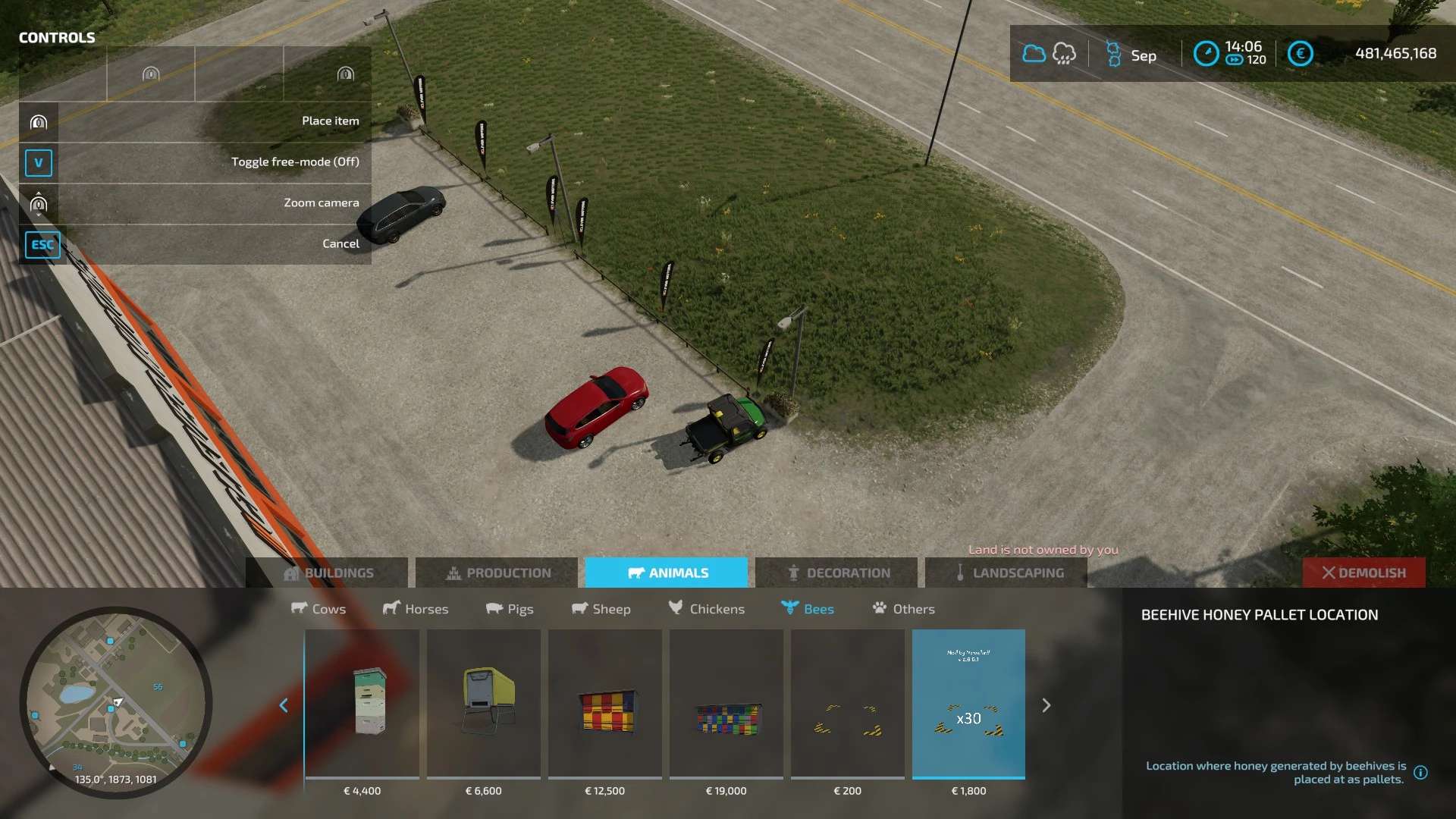Switch to the Chickens subcategory

pyautogui.click(x=707, y=609)
